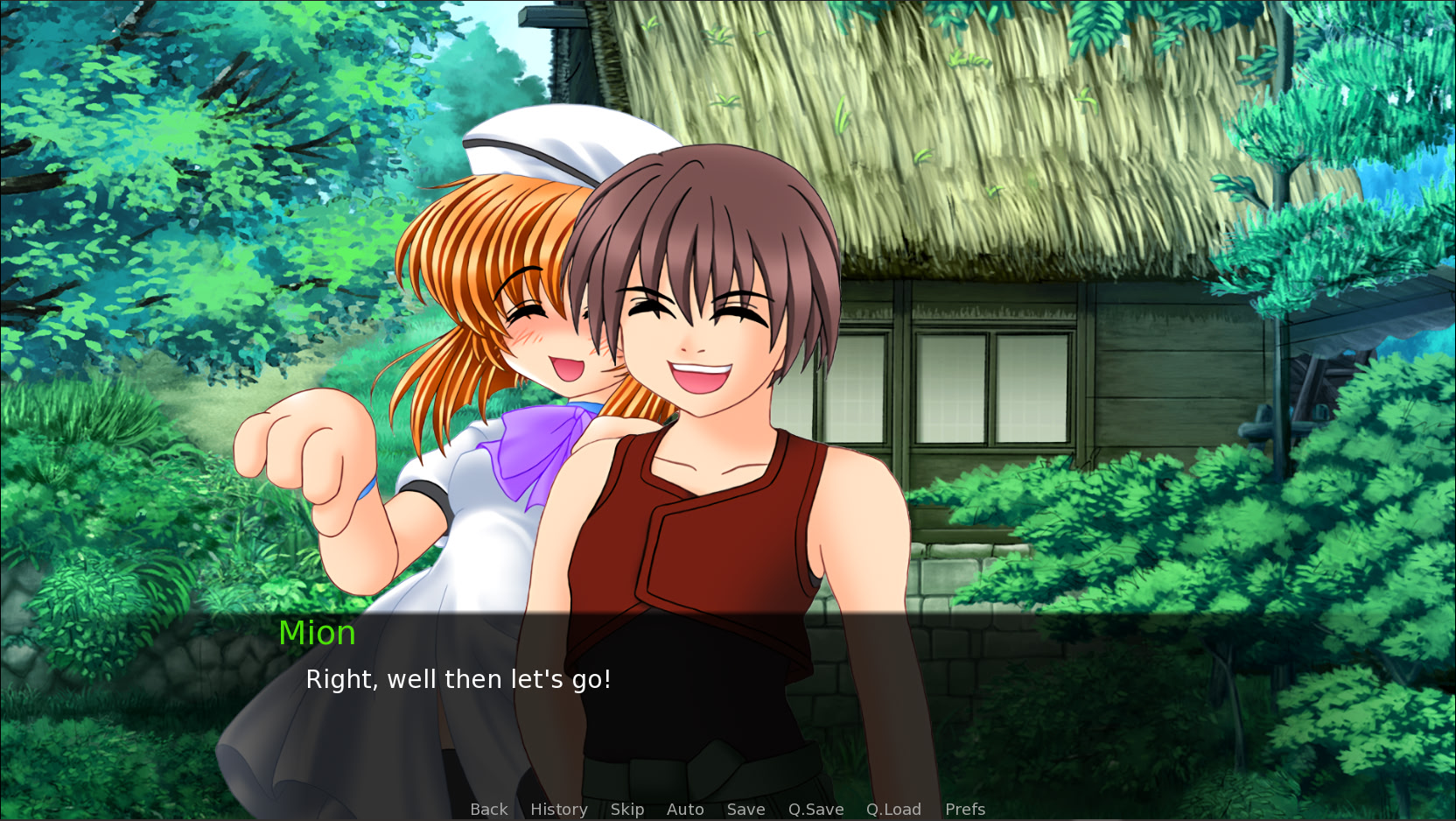Turn on Auto-advance mode
Image resolution: width=1456 pixels, height=821 pixels.
[x=685, y=809]
